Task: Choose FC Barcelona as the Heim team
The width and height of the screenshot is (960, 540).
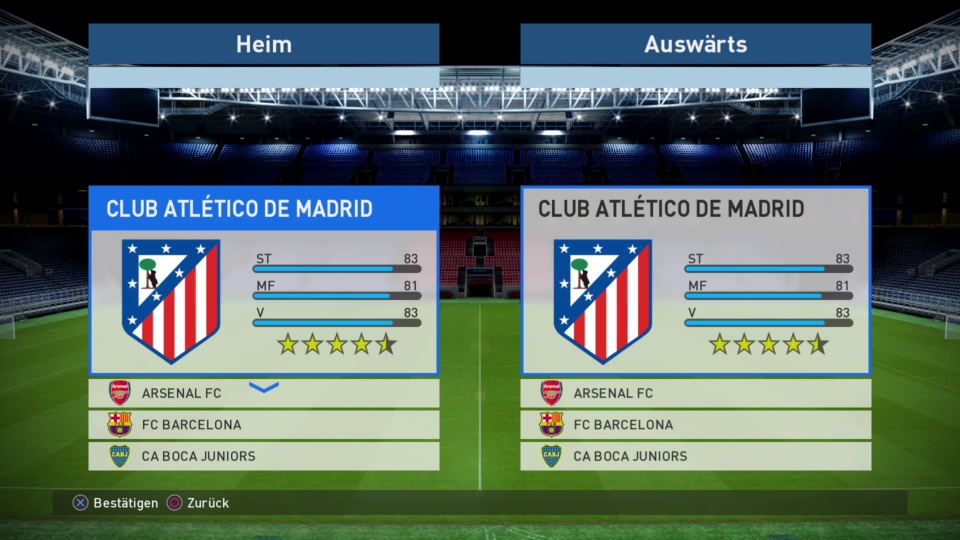Action: tap(264, 425)
